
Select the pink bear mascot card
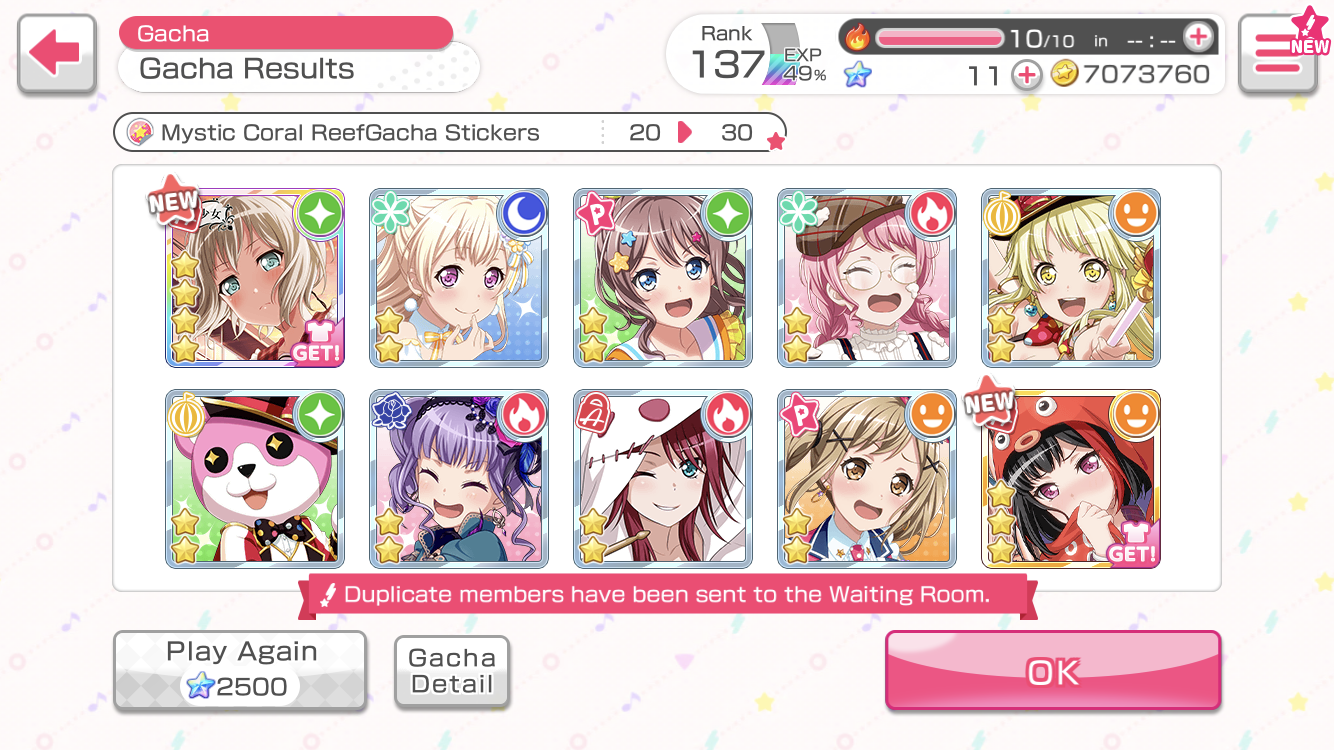click(255, 479)
